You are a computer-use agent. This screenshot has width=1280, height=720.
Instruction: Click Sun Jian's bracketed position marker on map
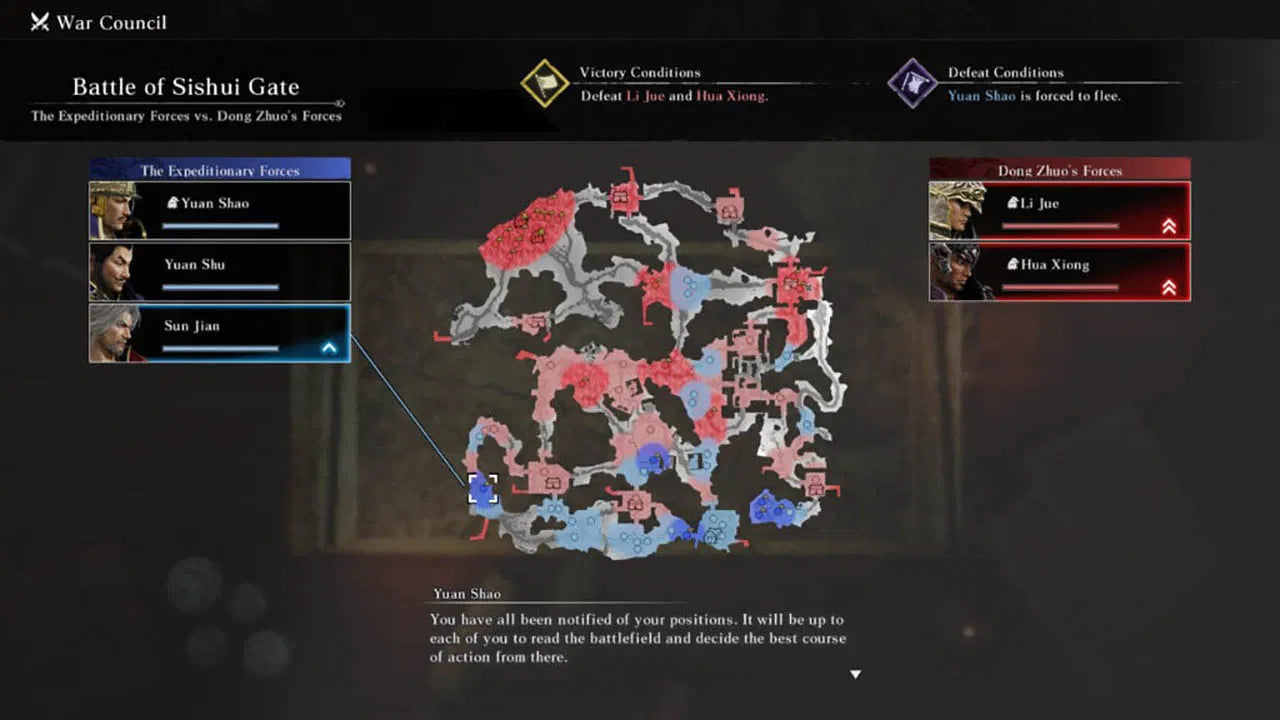[x=483, y=489]
